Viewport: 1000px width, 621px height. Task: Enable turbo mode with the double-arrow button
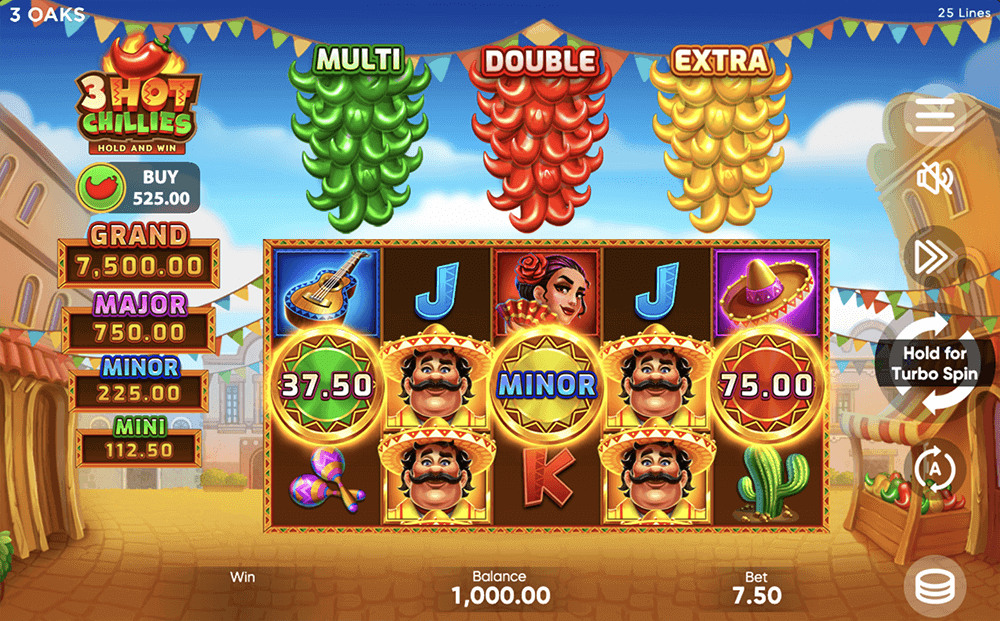(932, 258)
